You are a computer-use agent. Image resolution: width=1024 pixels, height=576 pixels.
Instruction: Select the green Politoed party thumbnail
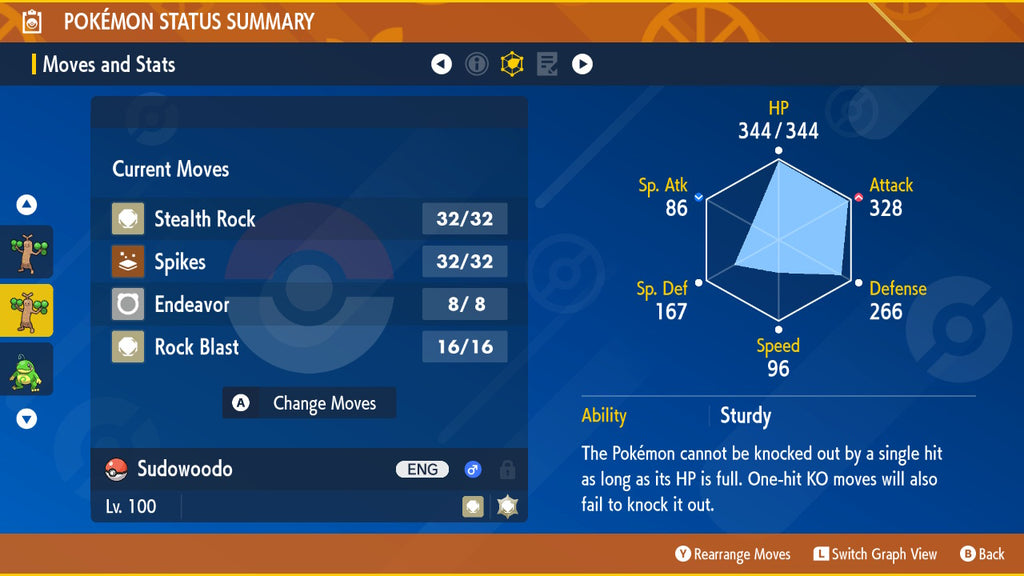[27, 369]
